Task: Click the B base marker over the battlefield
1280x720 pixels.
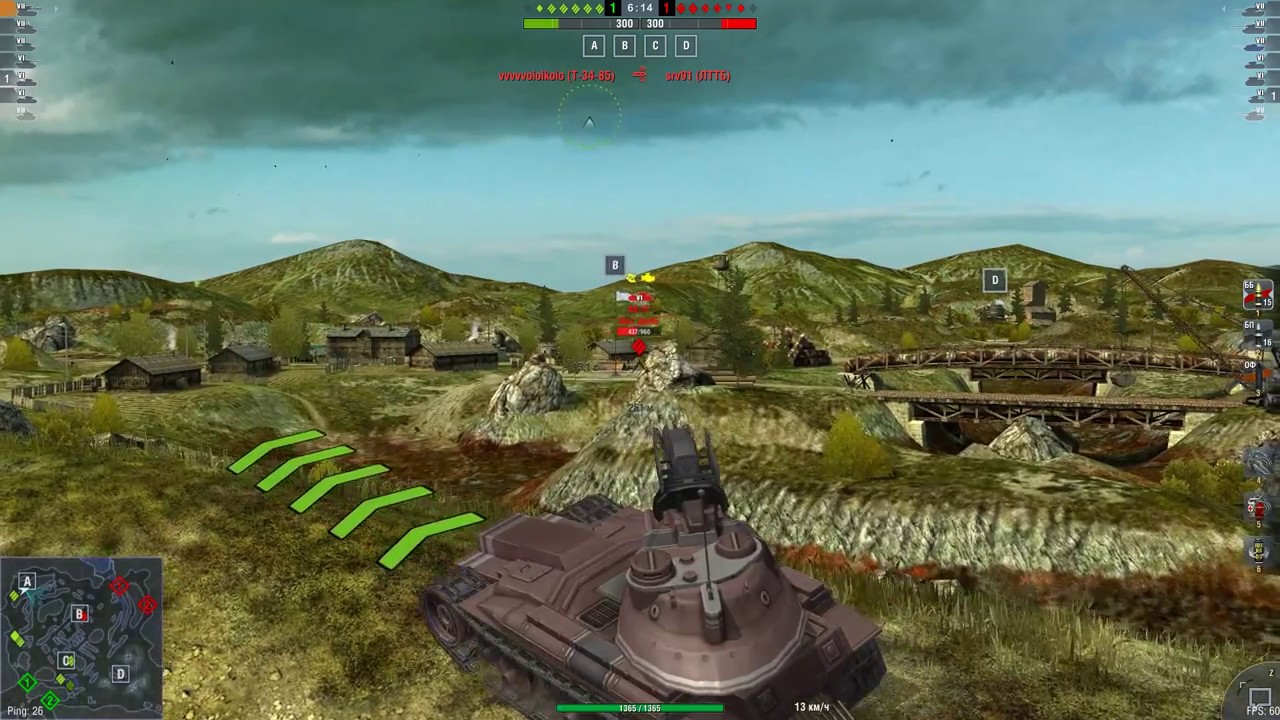Action: (x=615, y=265)
